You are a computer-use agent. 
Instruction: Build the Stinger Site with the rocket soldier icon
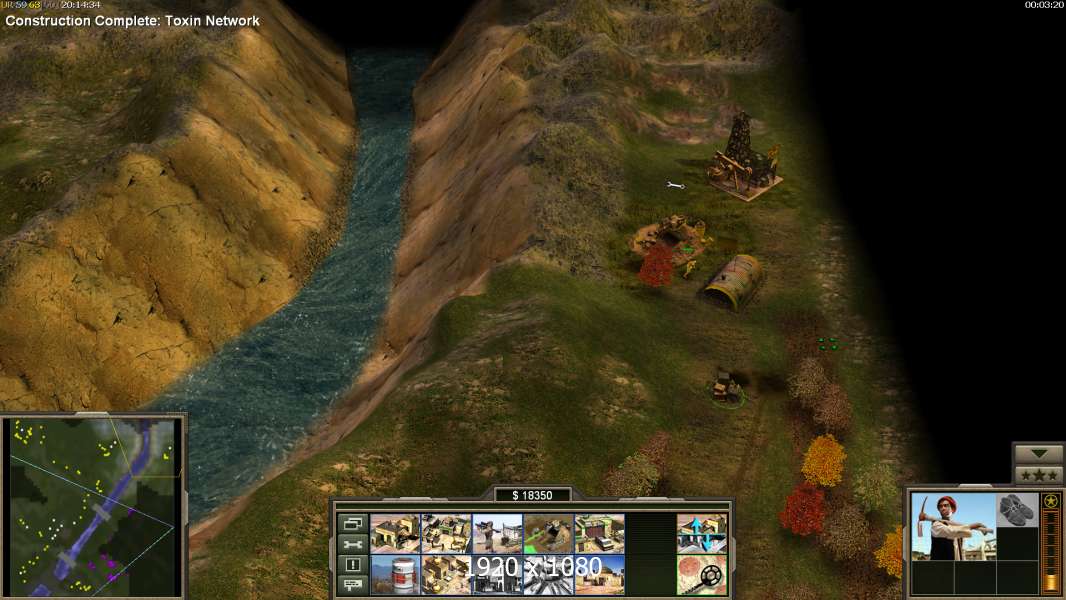[497, 533]
